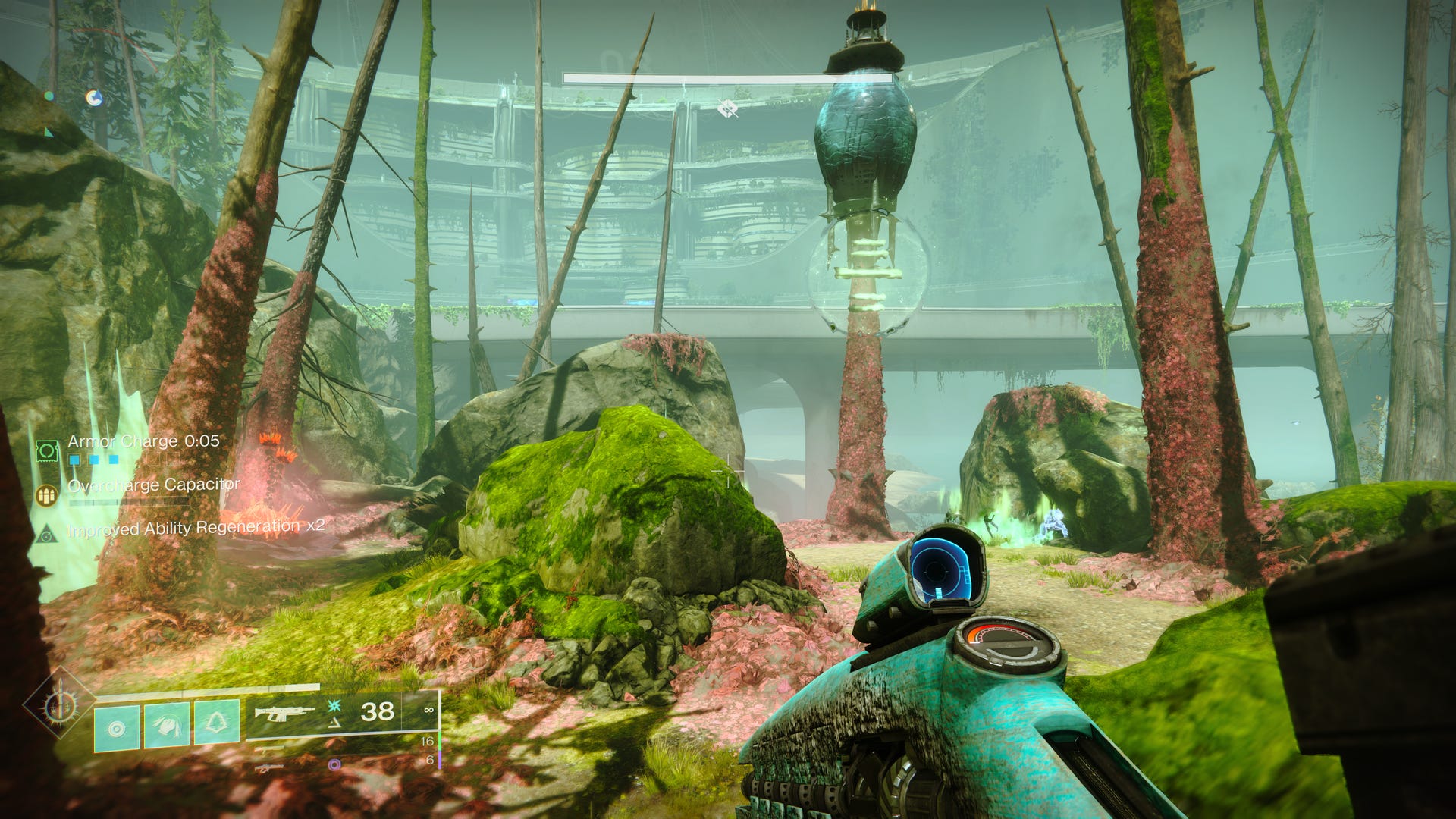Click the objective waypoint marker icon
The width and height of the screenshot is (1456, 819).
click(727, 110)
